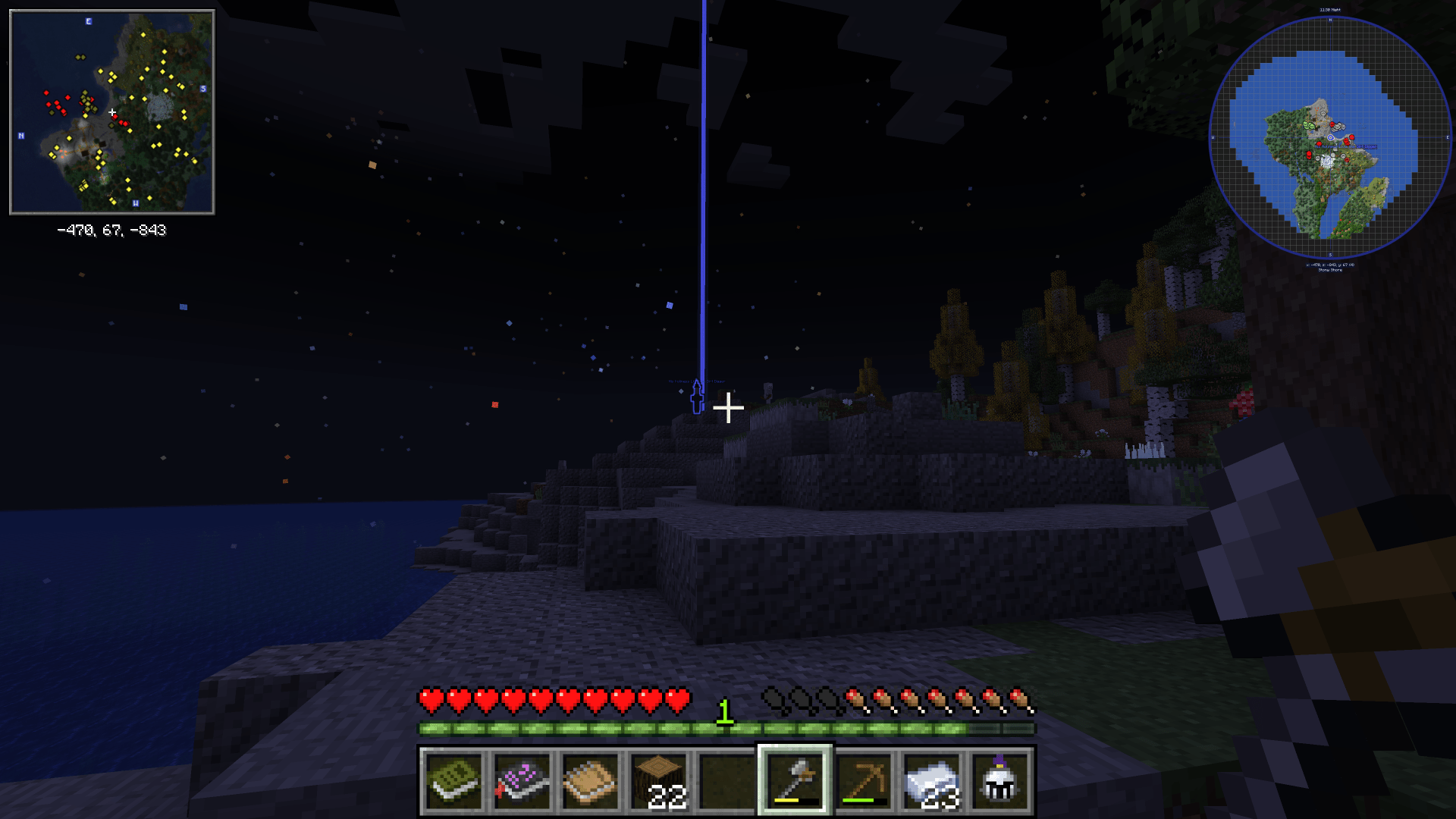Select the wooden pickaxe hotbar slot
Screen dimensions: 1456x819
(863, 781)
